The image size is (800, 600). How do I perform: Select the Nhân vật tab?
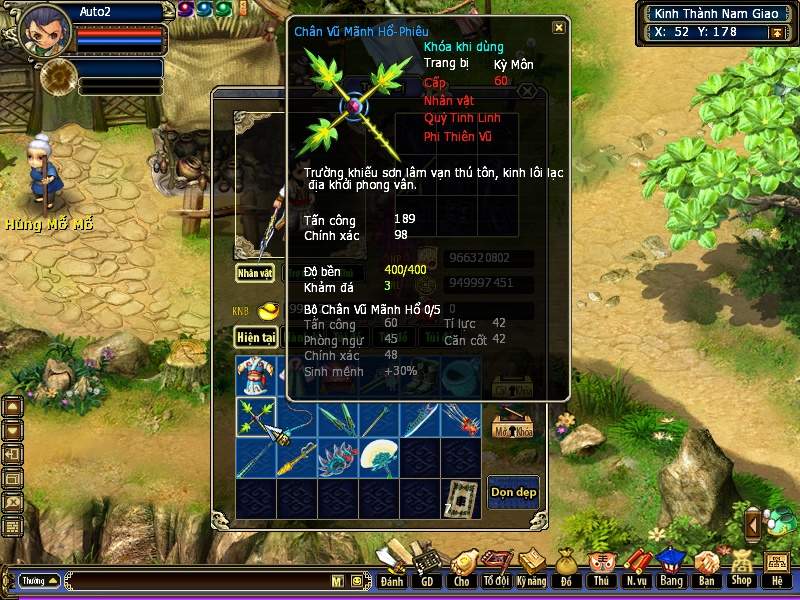point(255,272)
